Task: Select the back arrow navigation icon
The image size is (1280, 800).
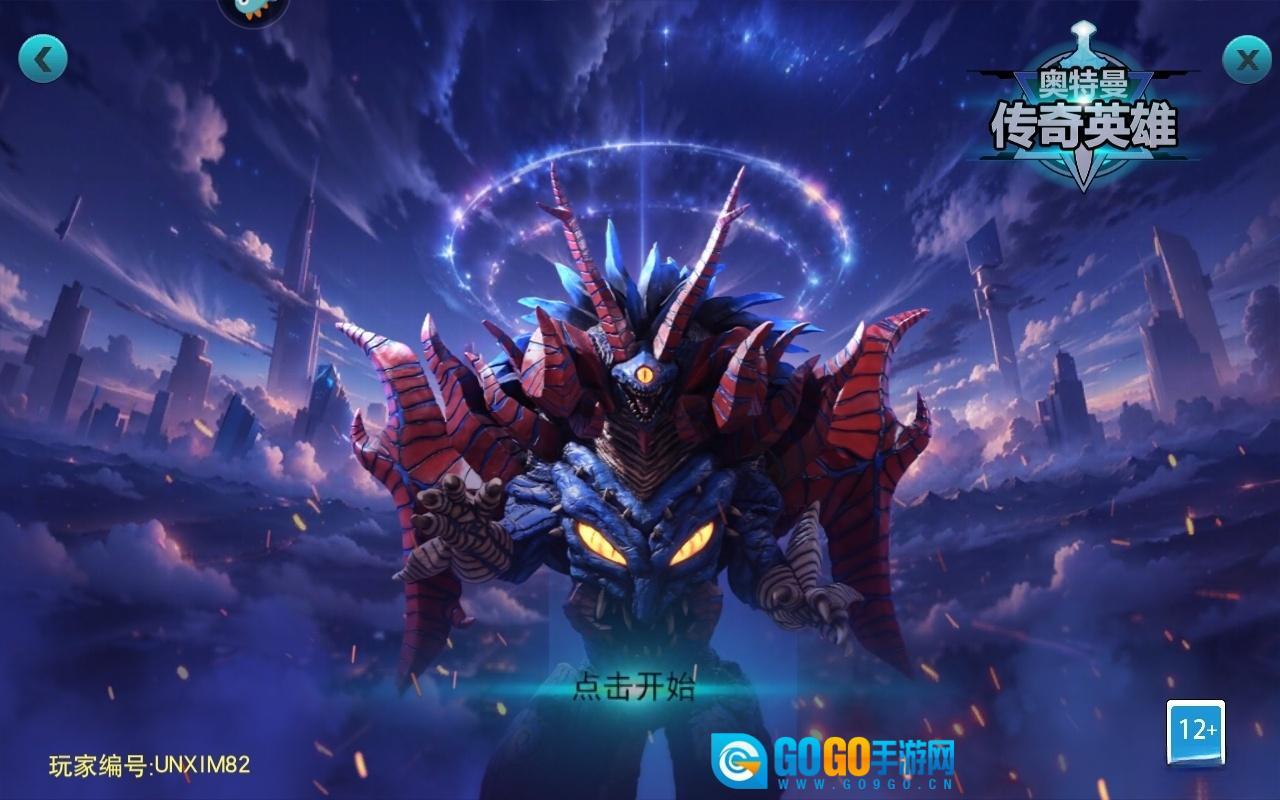Action: tap(41, 57)
